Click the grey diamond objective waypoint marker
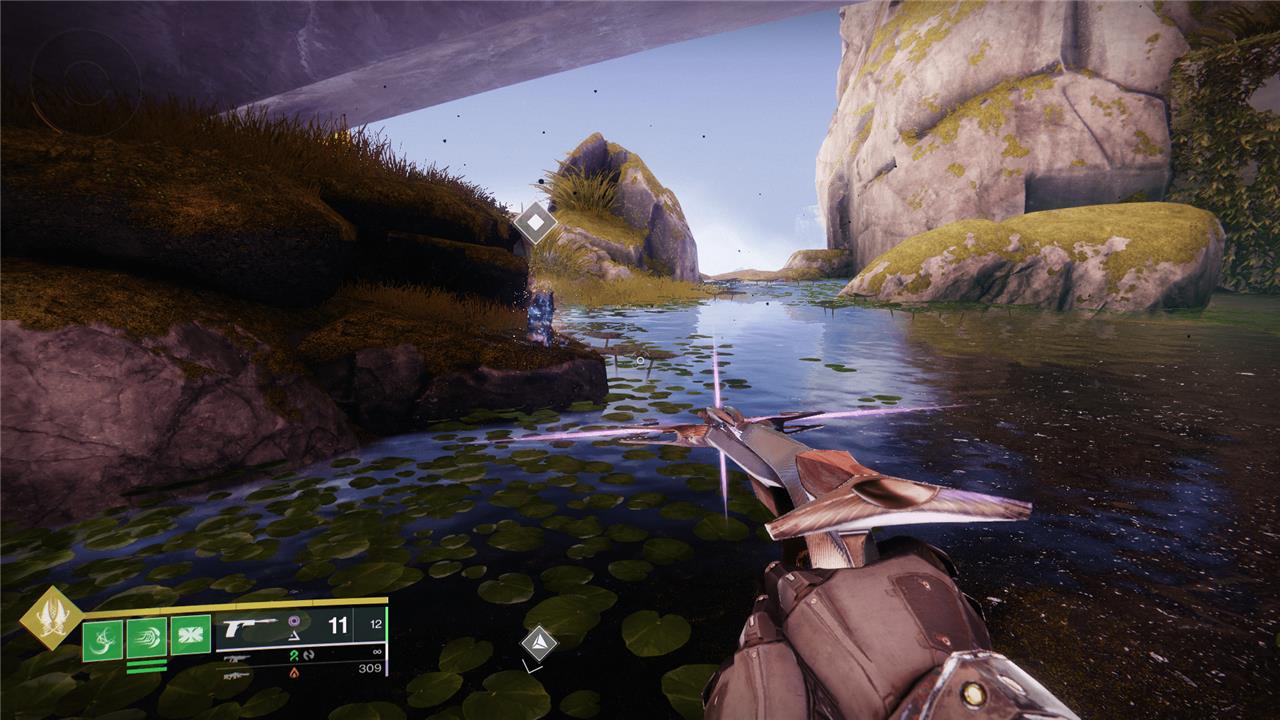This screenshot has height=720, width=1280. point(536,222)
